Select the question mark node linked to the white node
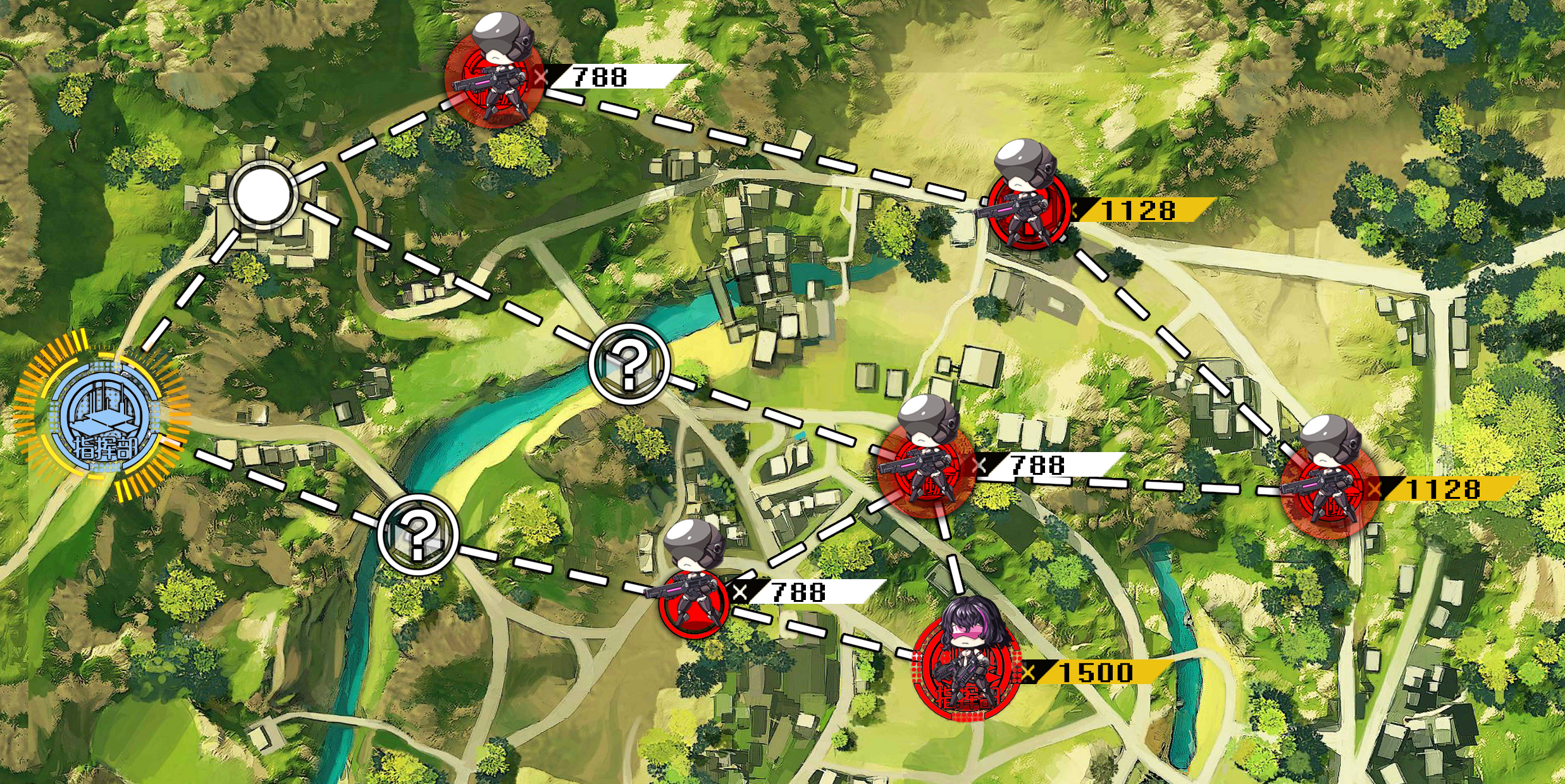1565x784 pixels. pos(628,364)
